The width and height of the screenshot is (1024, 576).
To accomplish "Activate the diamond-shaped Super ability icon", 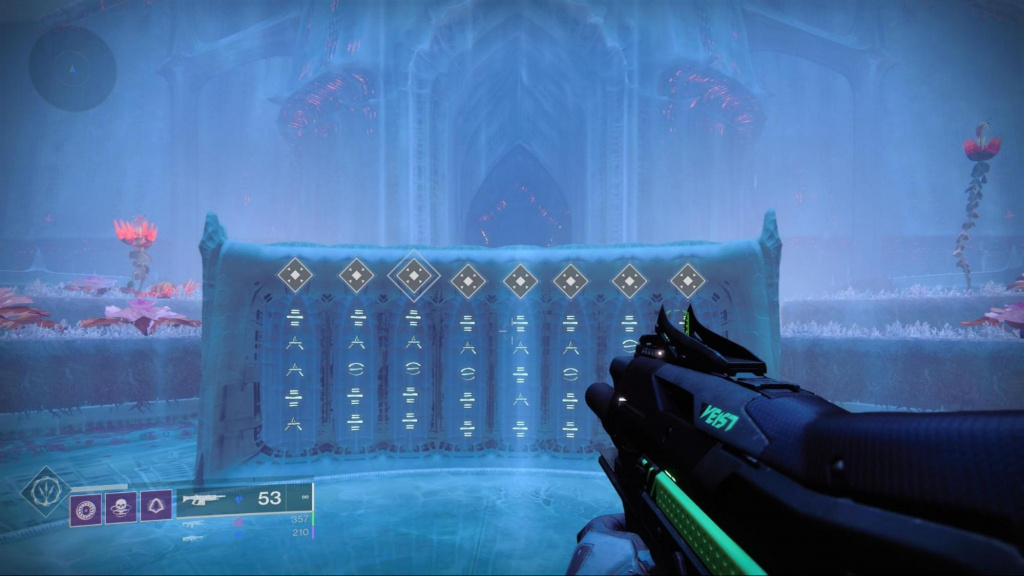I will coord(45,492).
